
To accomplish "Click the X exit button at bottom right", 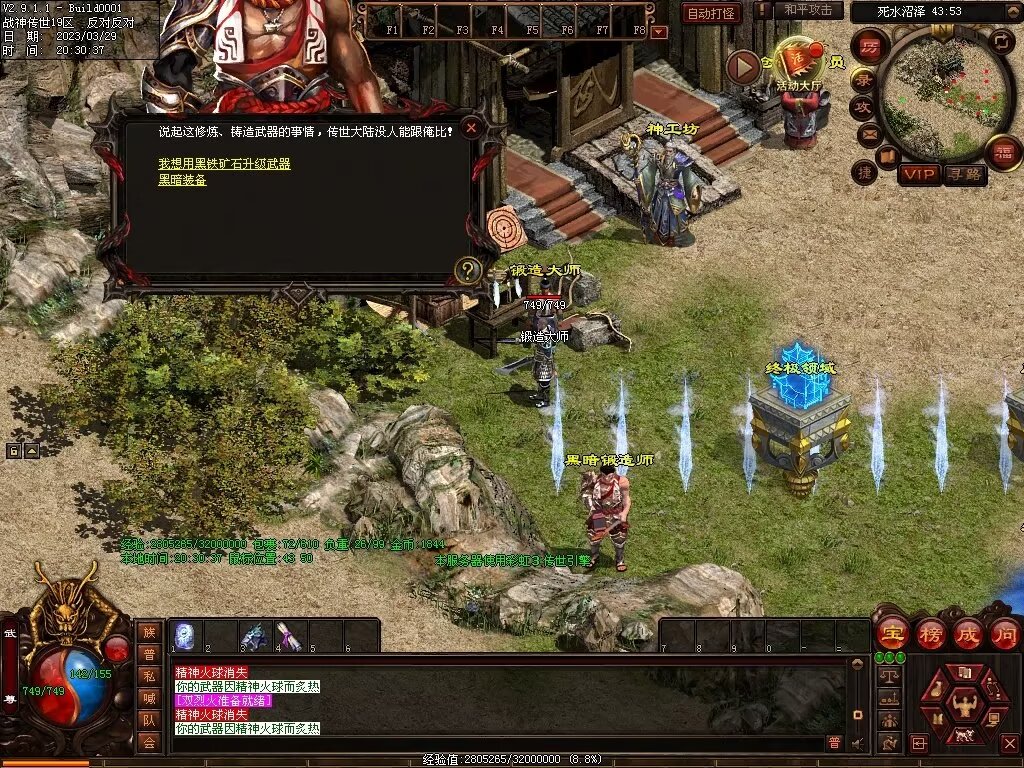I will pos(1008,744).
